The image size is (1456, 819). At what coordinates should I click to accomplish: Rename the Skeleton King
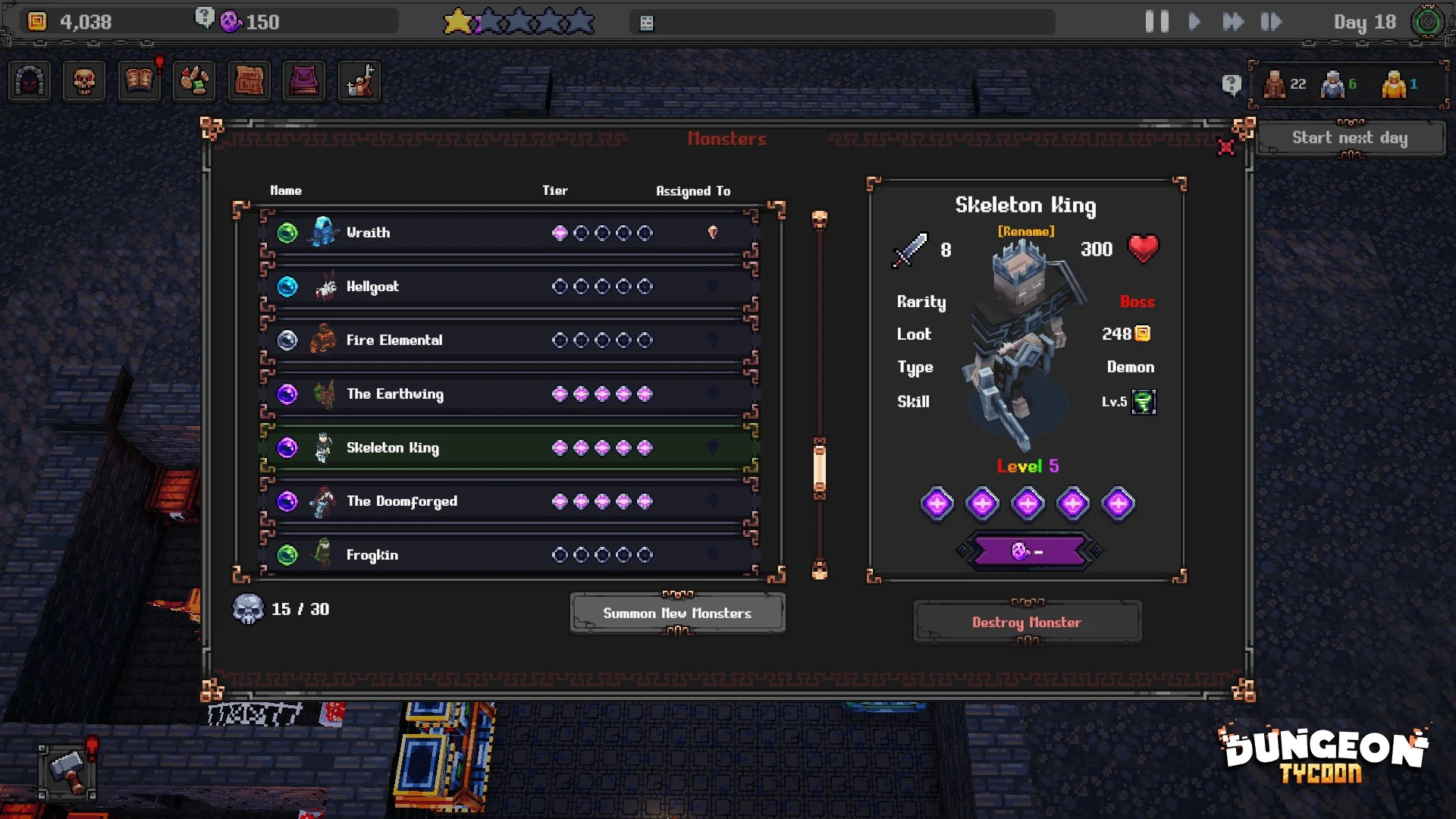click(x=1026, y=231)
